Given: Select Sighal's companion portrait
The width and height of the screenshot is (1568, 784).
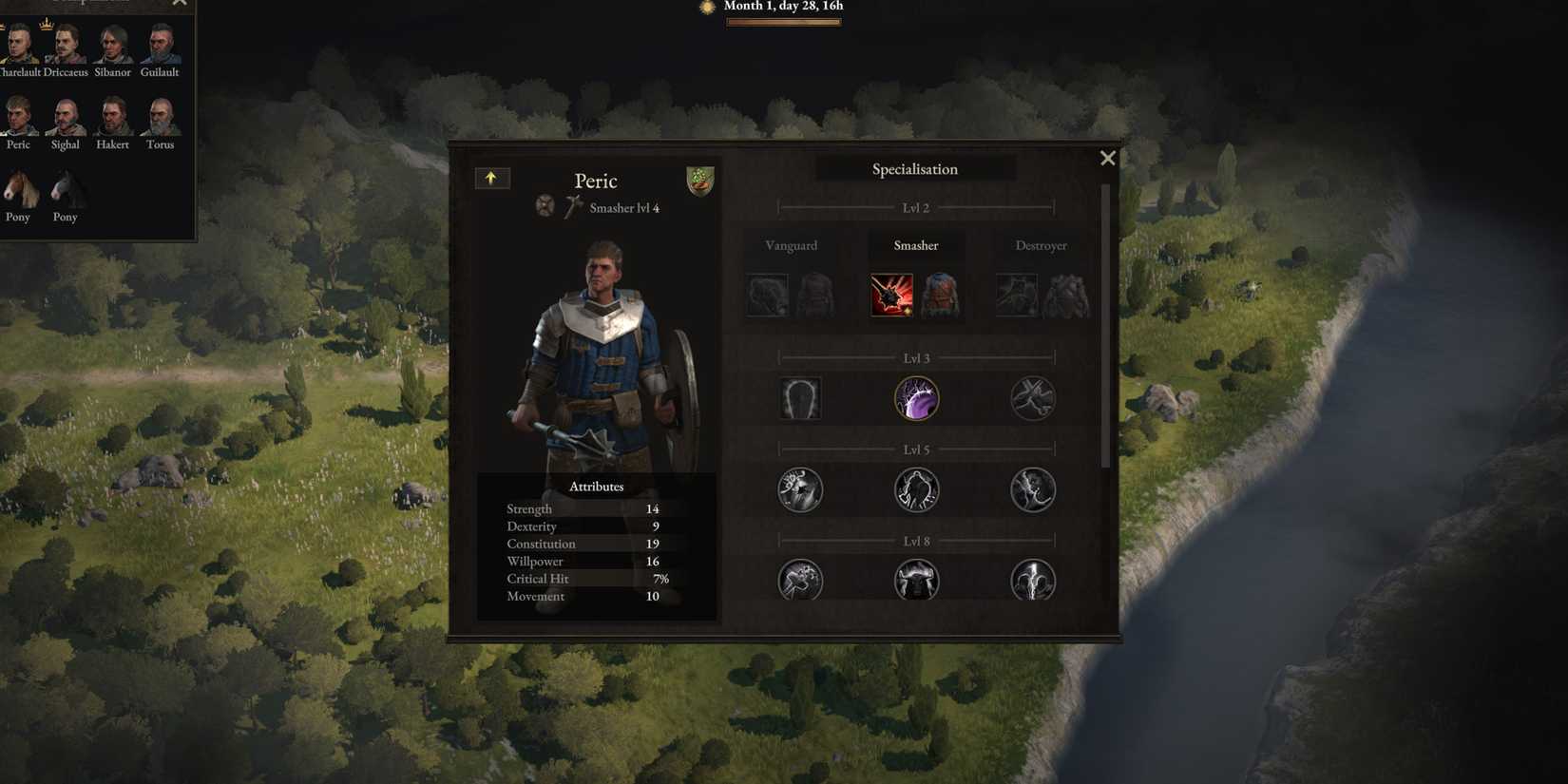Looking at the screenshot, I should [x=65, y=118].
